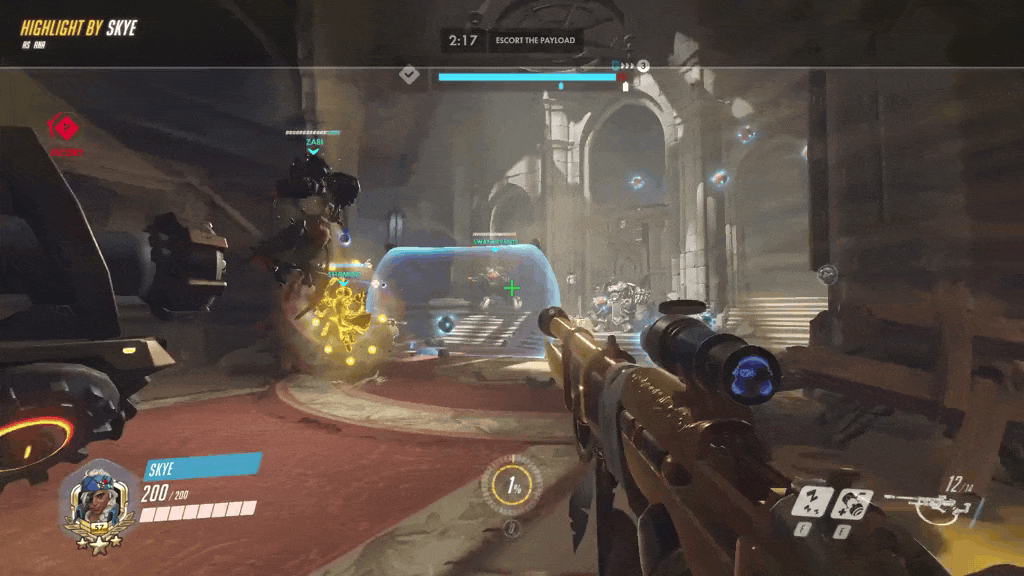Click the Highlight by Skye title
Viewport: 1024px width, 576px height.
click(77, 28)
